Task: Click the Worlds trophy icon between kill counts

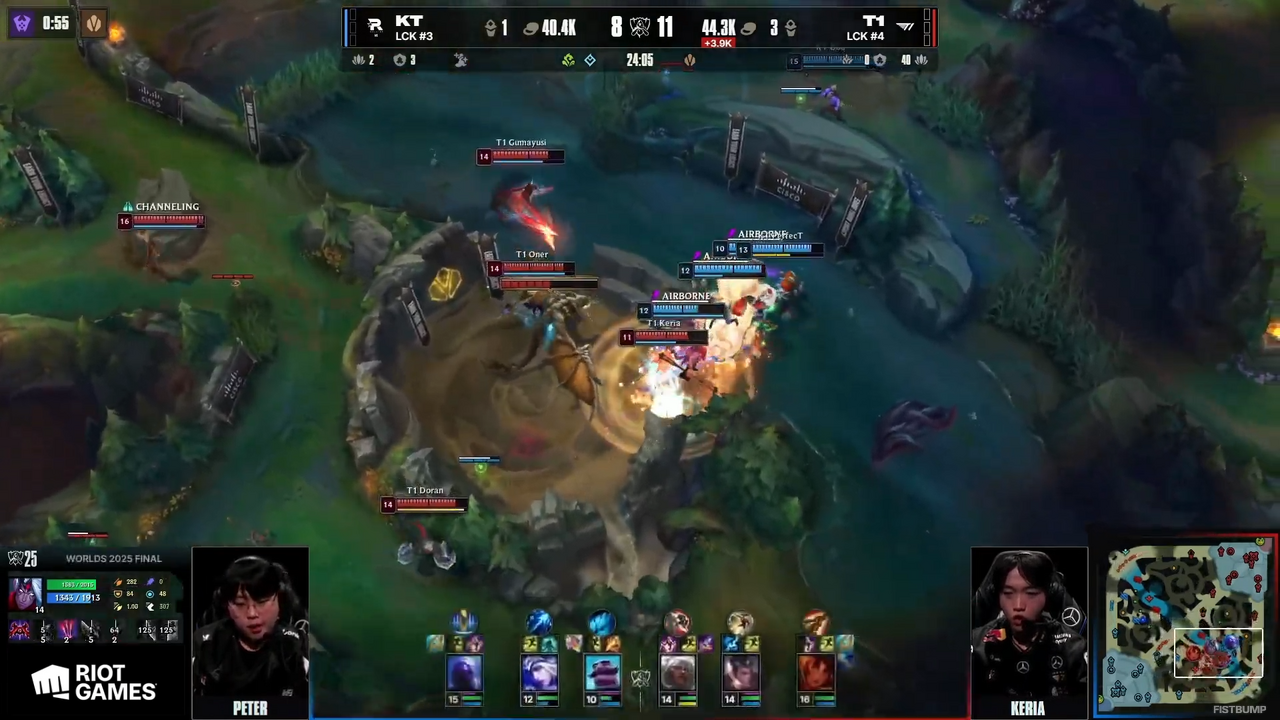Action: [x=639, y=27]
